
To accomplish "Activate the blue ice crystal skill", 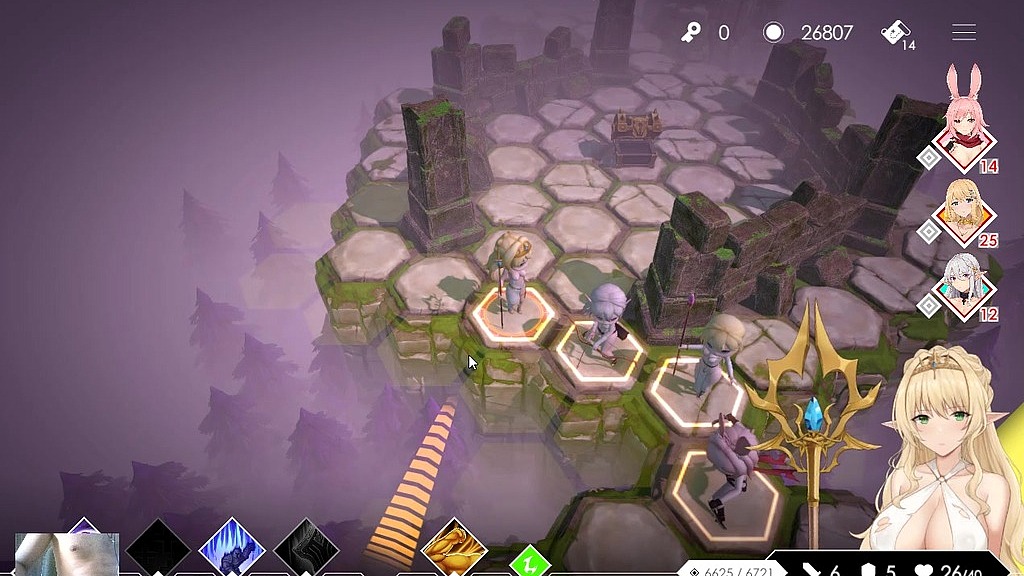I will (x=232, y=549).
